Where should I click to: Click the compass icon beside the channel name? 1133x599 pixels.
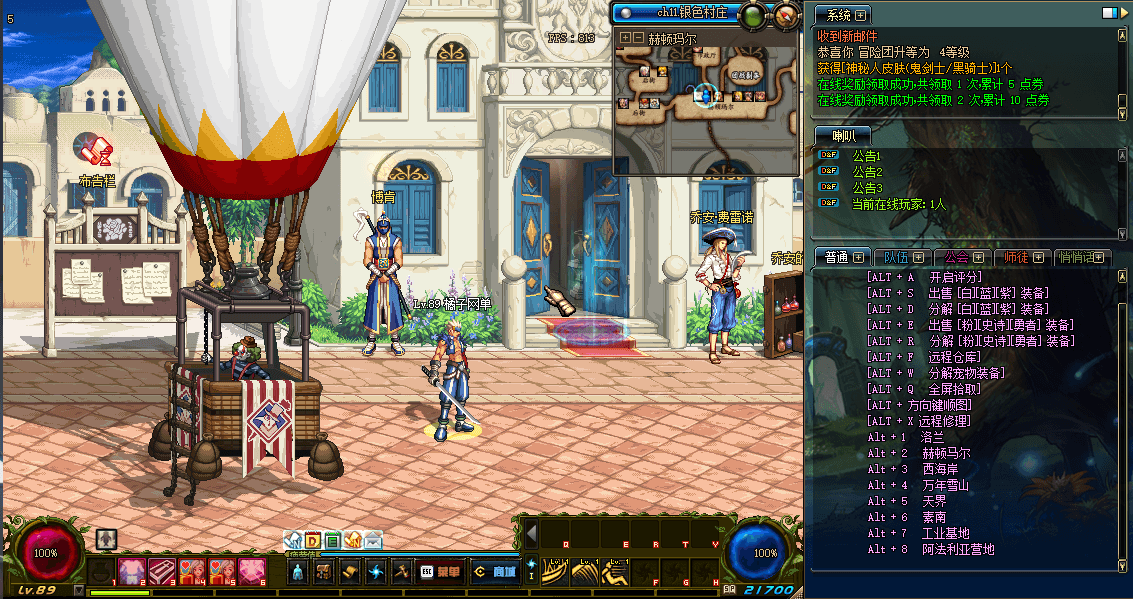(x=787, y=14)
